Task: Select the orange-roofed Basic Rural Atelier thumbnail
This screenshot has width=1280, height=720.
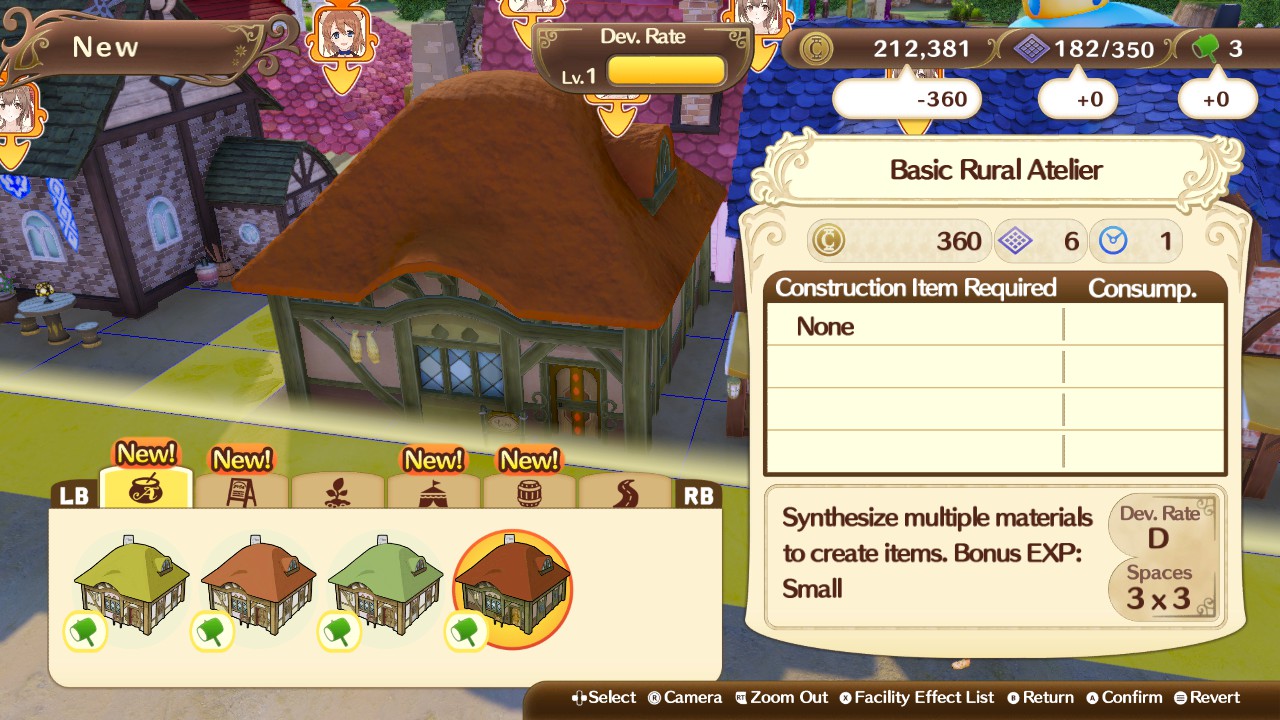Action: (512, 585)
